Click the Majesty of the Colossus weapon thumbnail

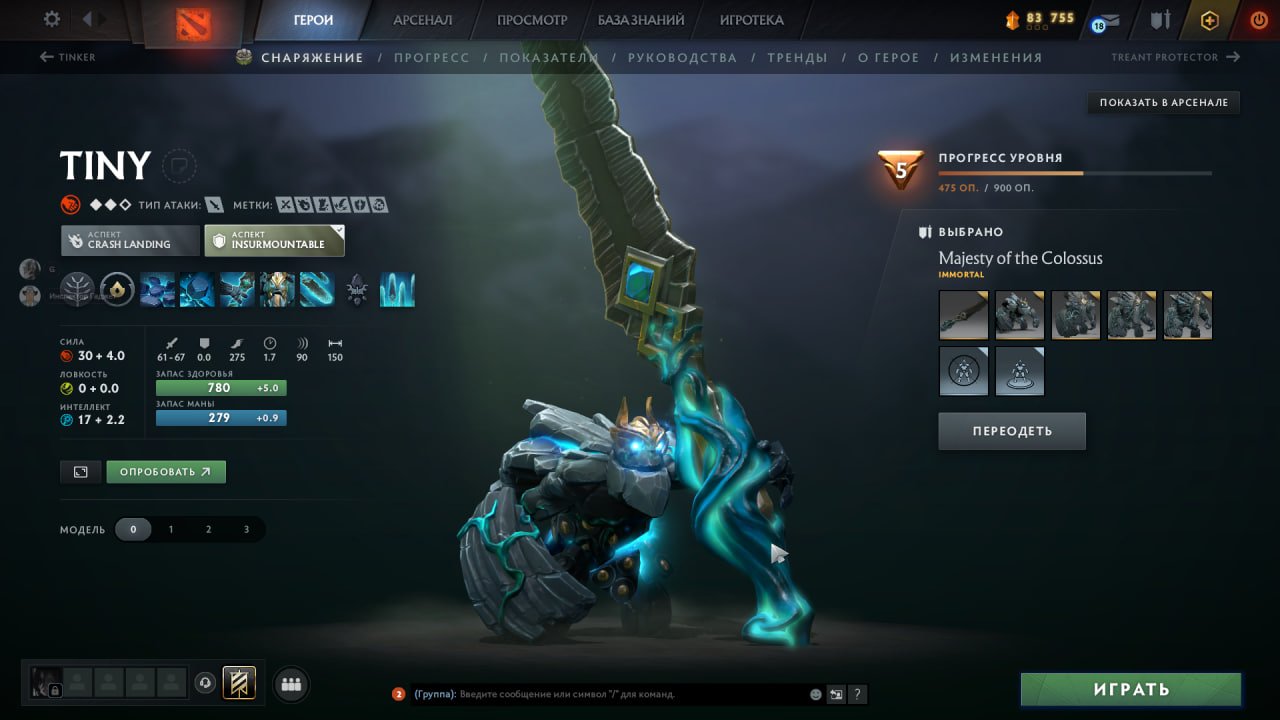click(963, 314)
